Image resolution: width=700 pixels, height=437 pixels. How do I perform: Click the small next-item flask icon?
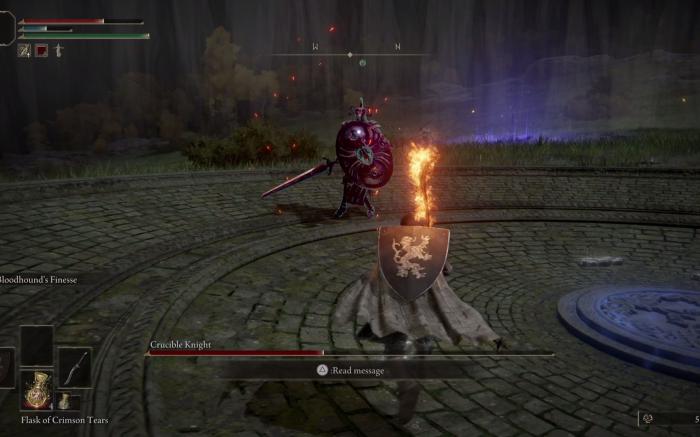[64, 401]
